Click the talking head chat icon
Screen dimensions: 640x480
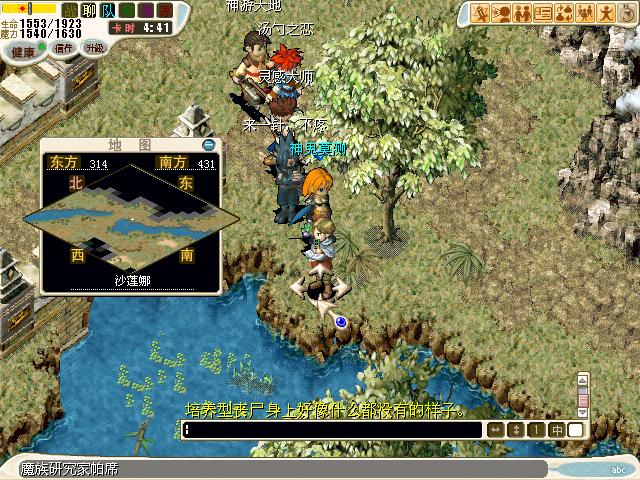pos(502,13)
